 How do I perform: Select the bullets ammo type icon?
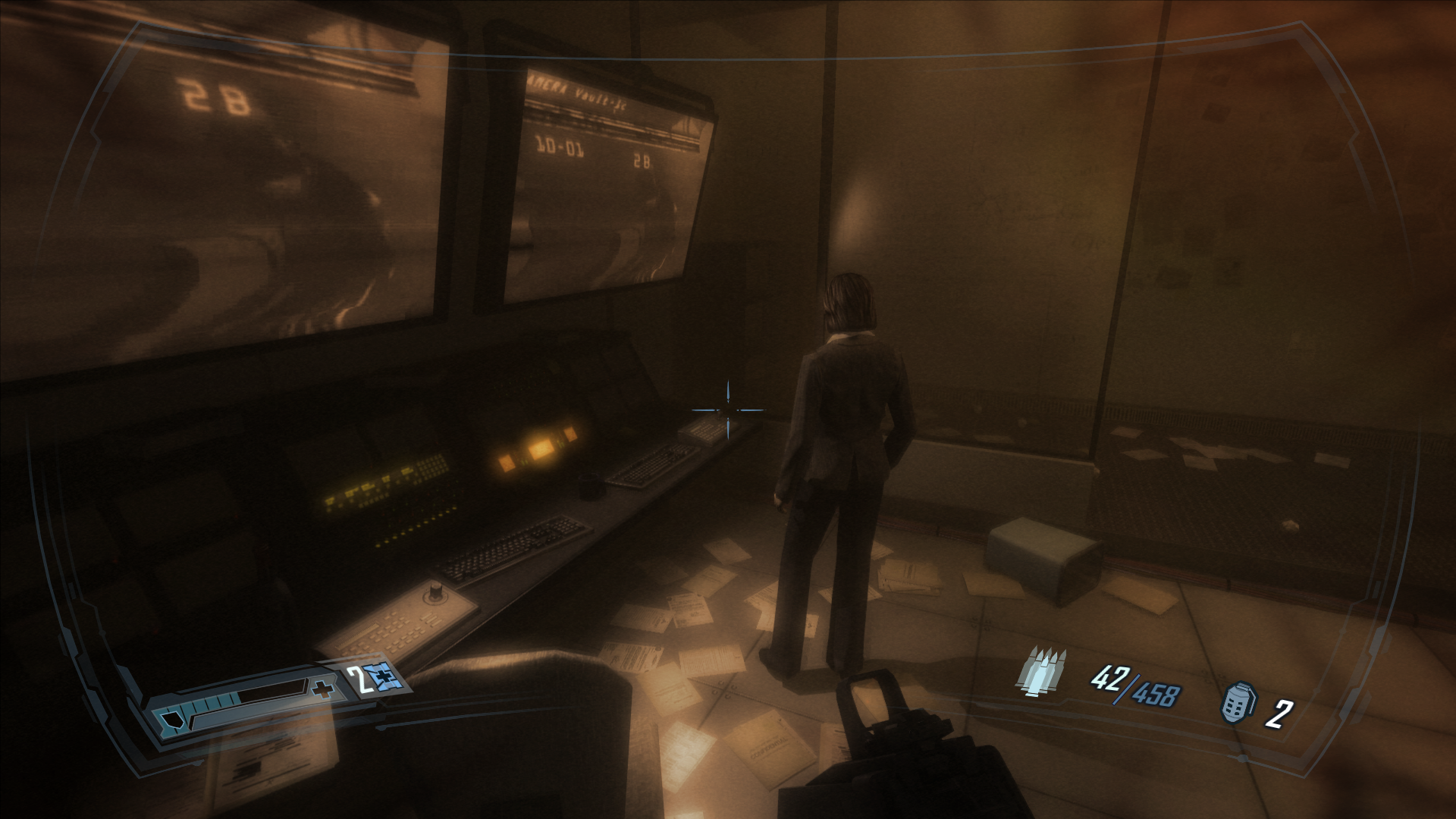coord(1043,671)
